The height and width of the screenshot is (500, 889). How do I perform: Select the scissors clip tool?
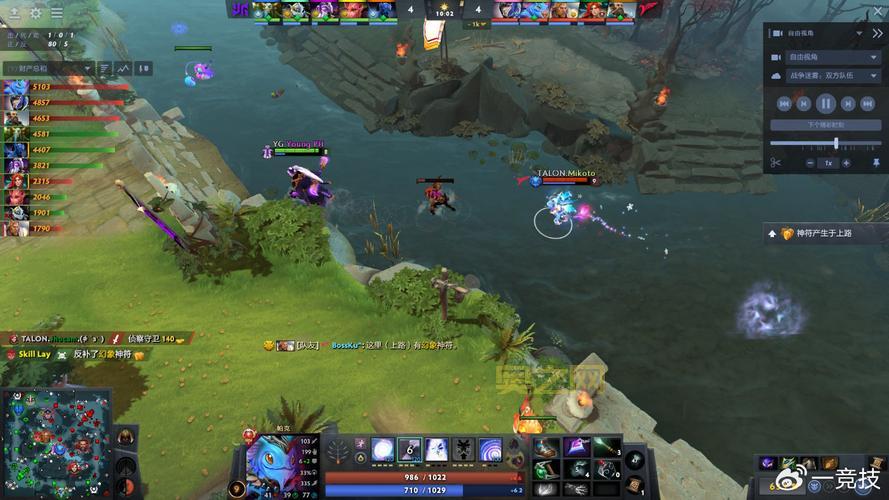(775, 162)
